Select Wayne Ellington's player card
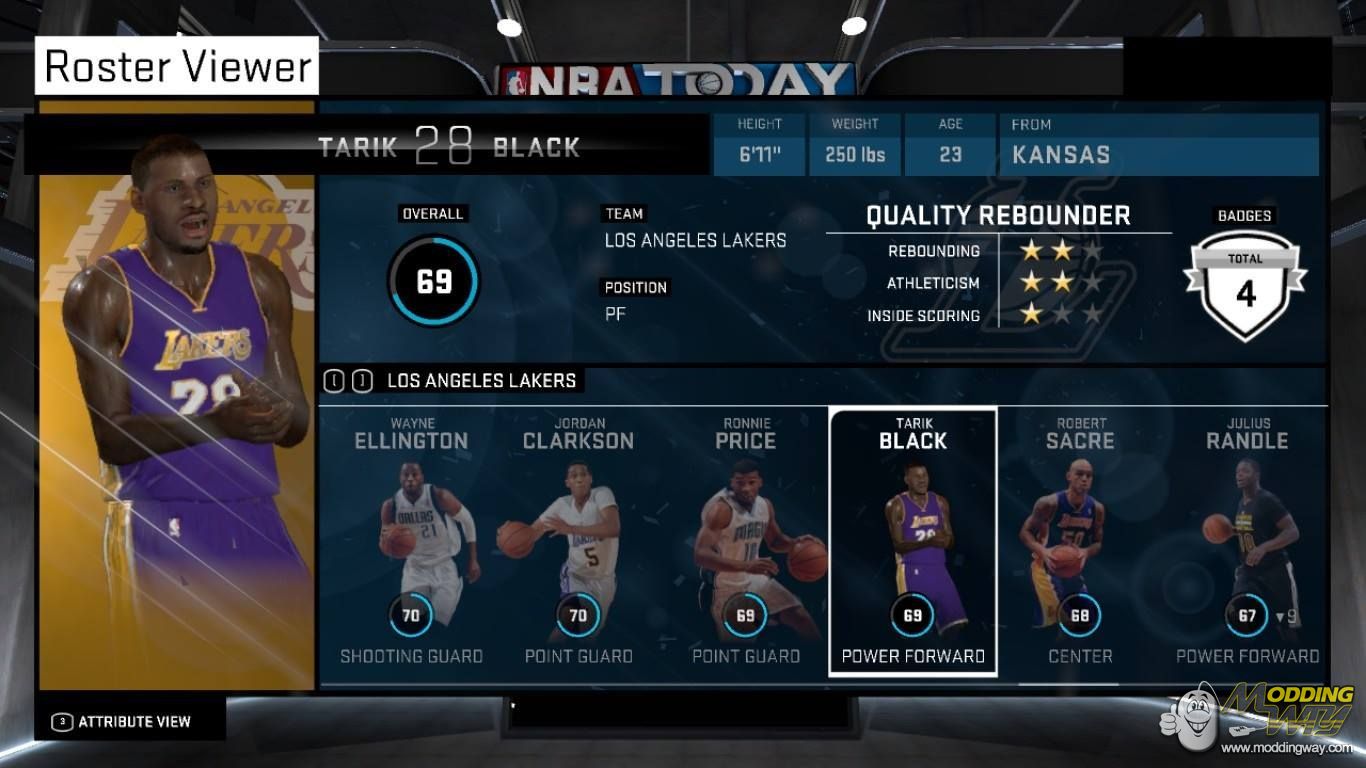The height and width of the screenshot is (768, 1366). pyautogui.click(x=411, y=540)
